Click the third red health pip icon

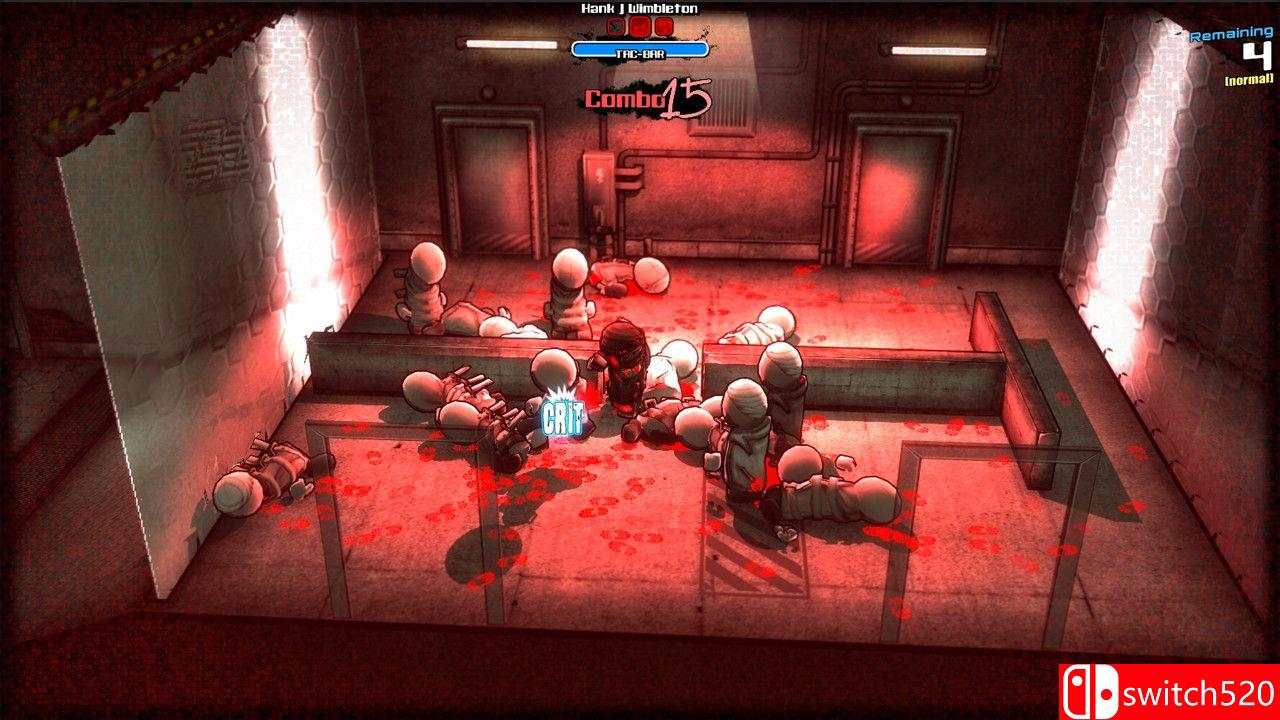(x=664, y=26)
